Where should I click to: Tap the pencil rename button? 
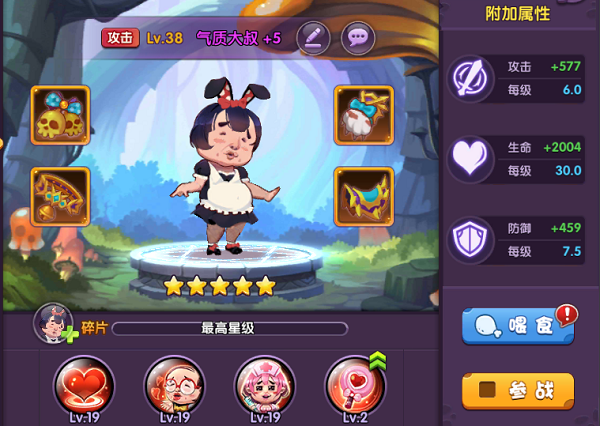coord(313,38)
